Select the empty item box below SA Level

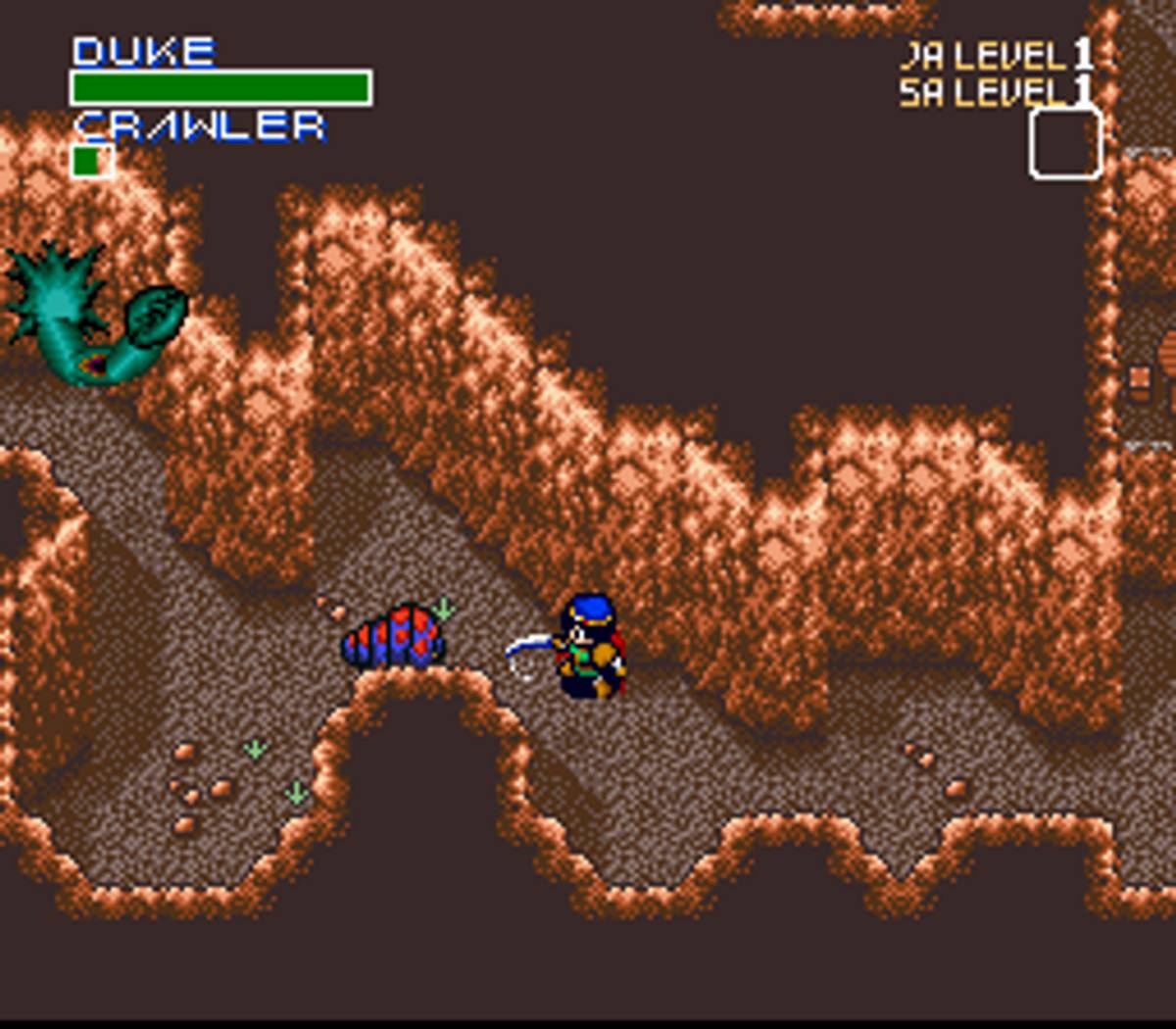[1065, 144]
